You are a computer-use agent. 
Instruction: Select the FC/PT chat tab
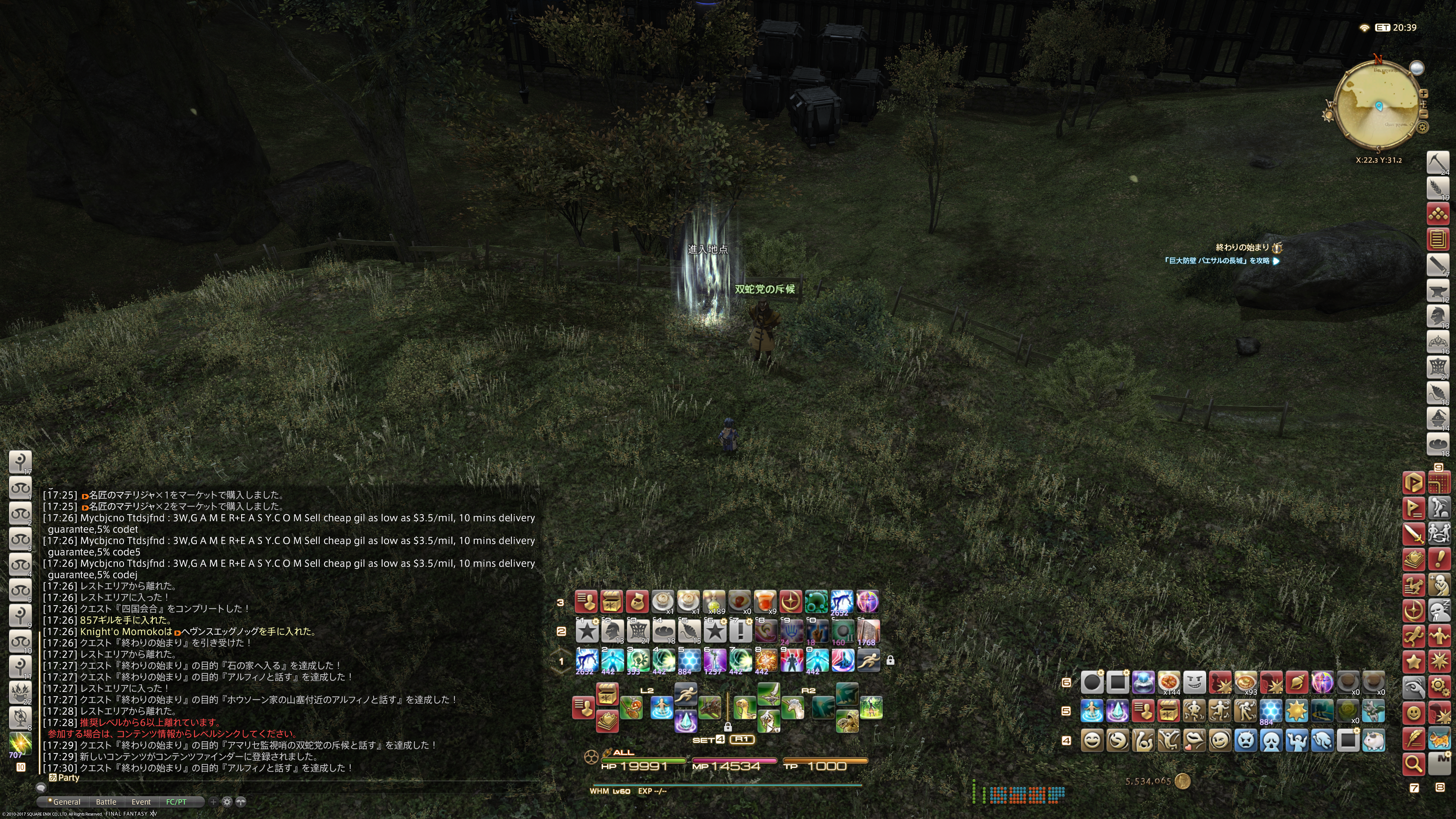(x=176, y=802)
